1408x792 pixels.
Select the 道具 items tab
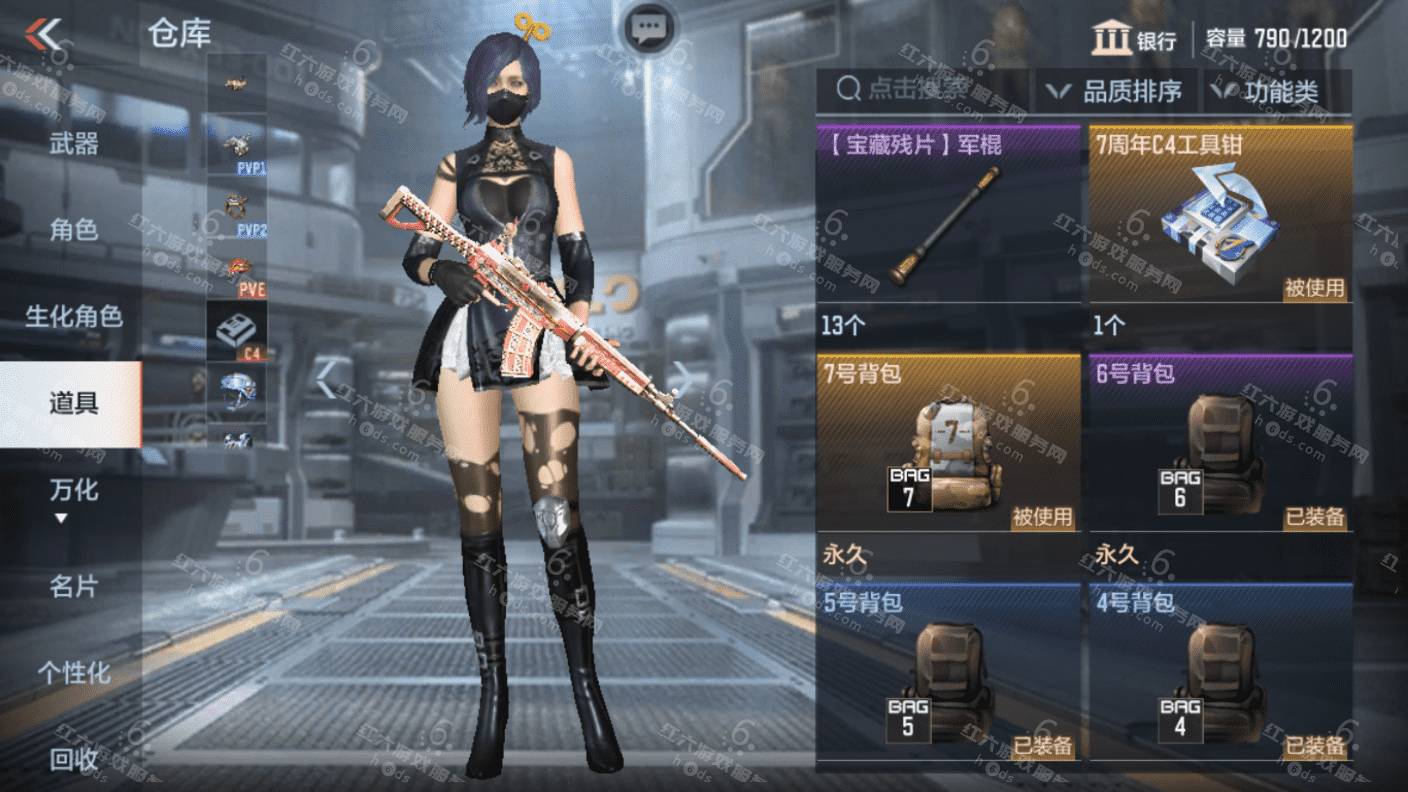(x=72, y=404)
